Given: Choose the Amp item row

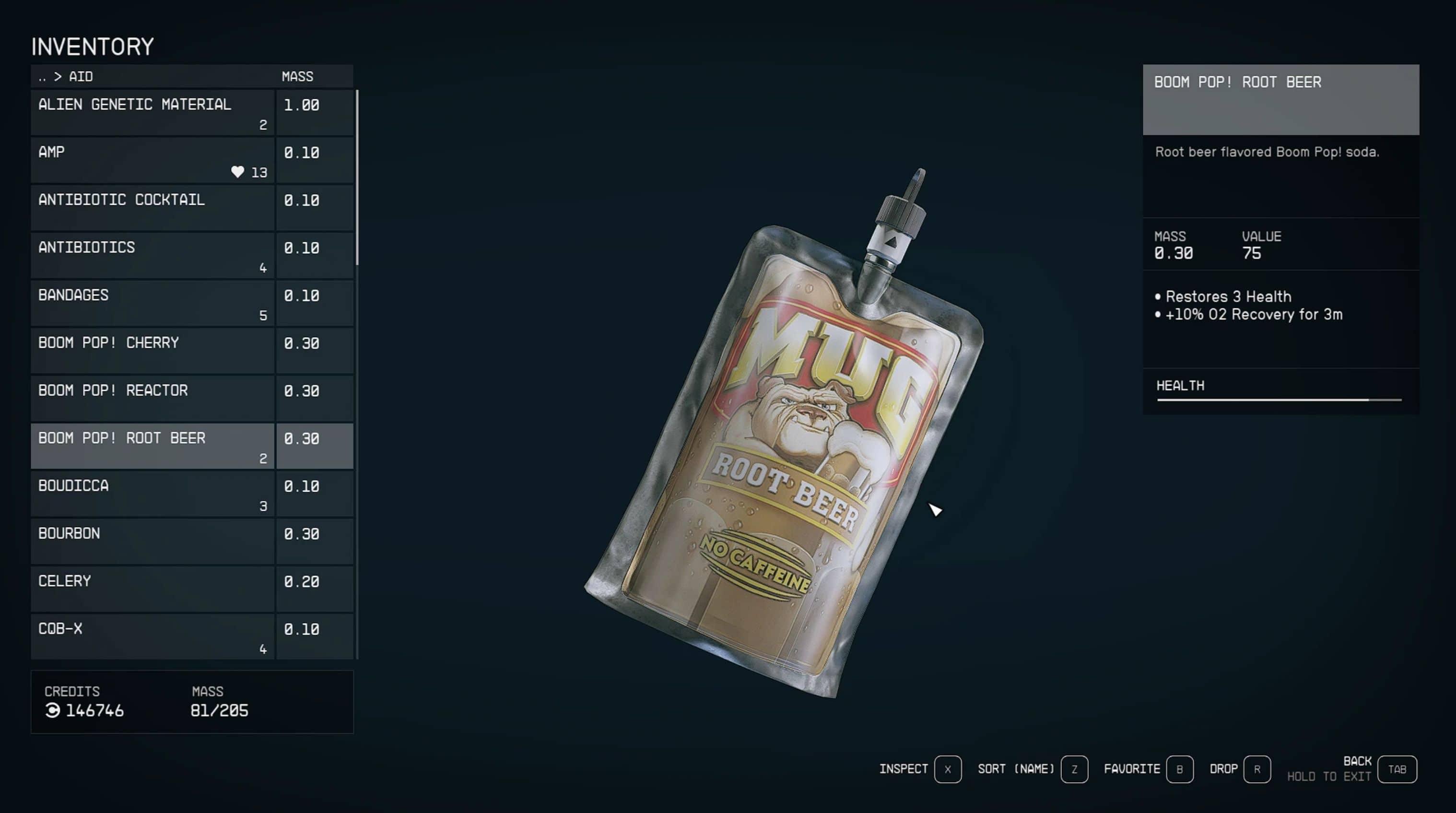Looking at the screenshot, I should (153, 160).
